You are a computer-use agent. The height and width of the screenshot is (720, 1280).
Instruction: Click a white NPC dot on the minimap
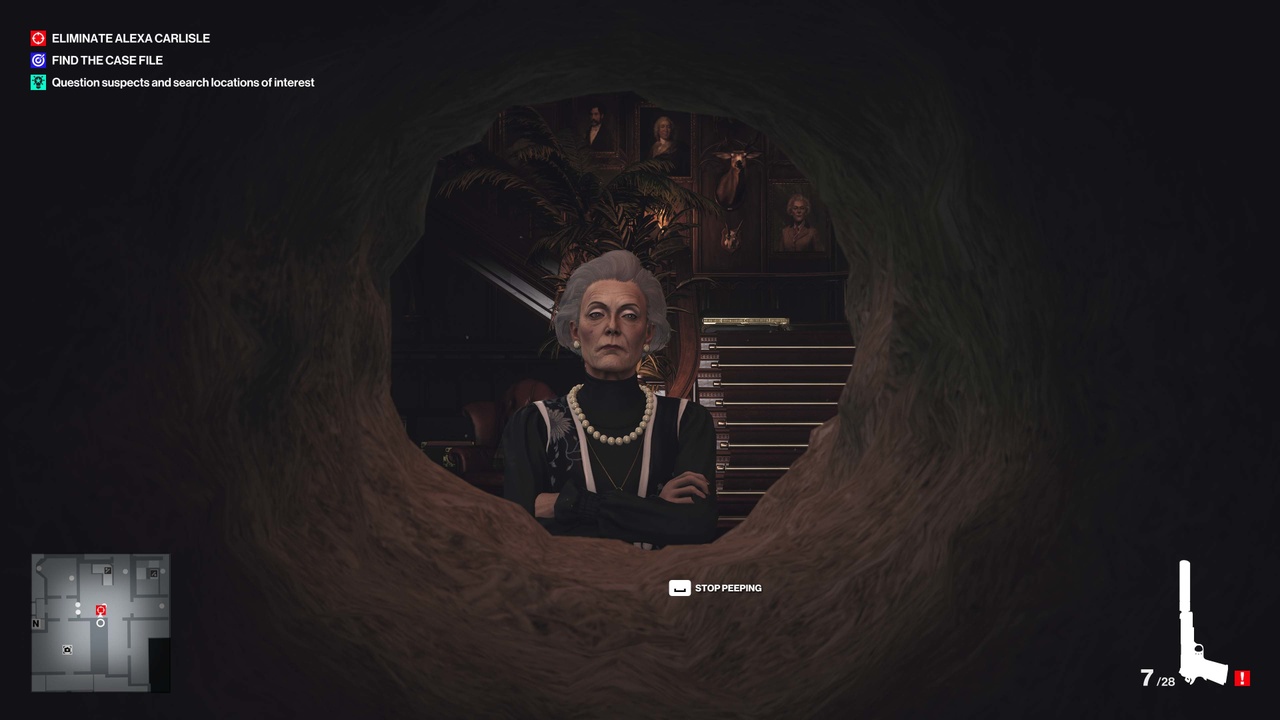point(78,605)
